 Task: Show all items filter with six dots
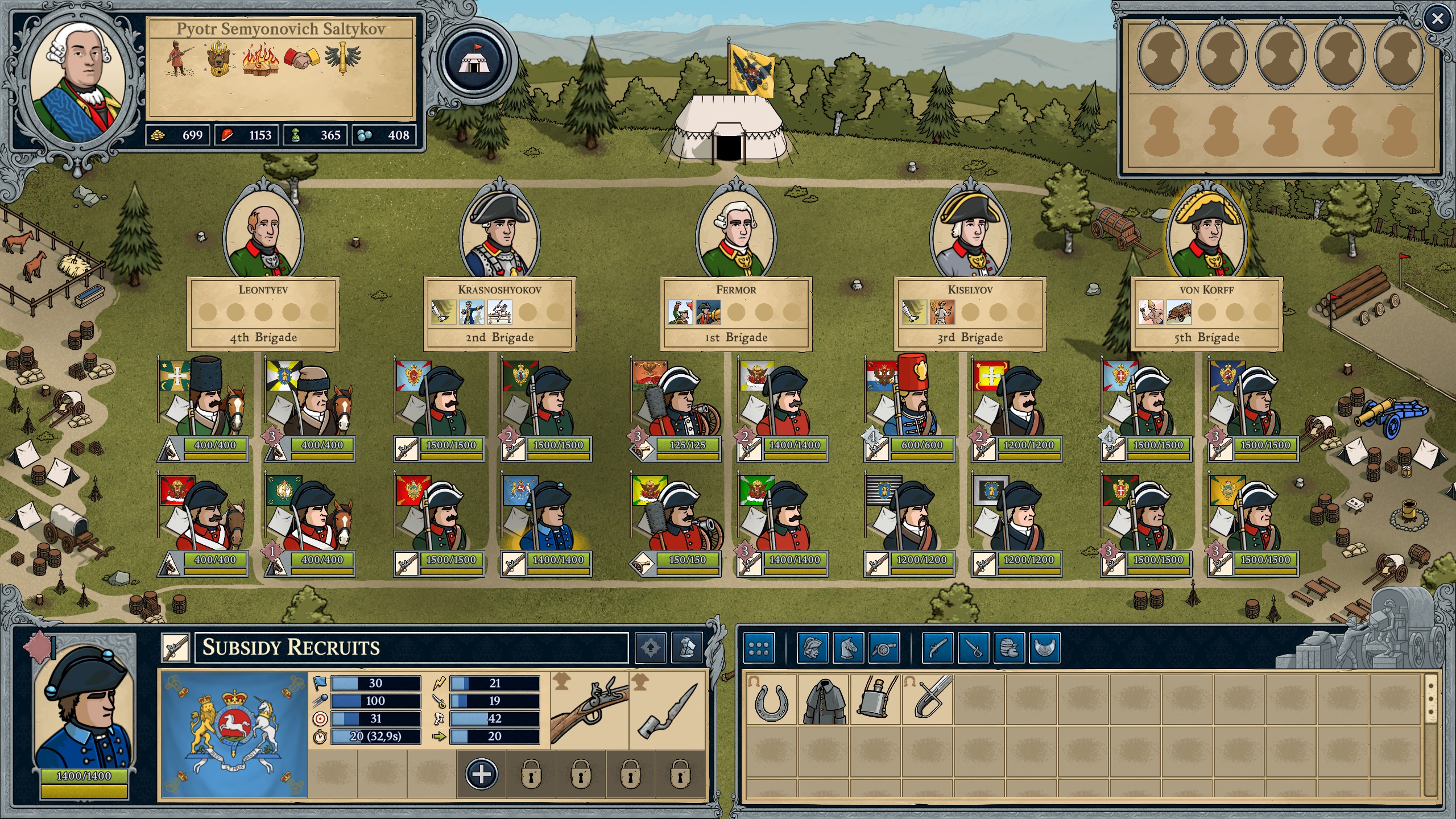(x=759, y=648)
